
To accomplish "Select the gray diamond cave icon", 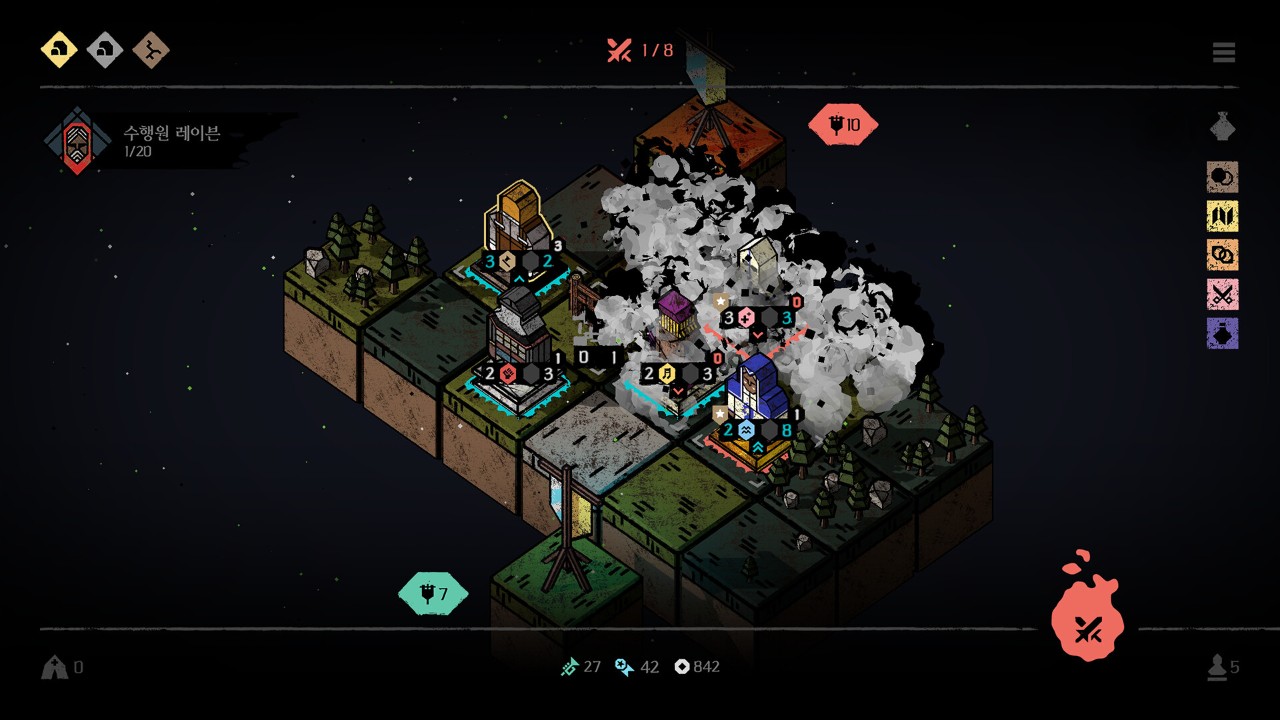I will 105,49.
